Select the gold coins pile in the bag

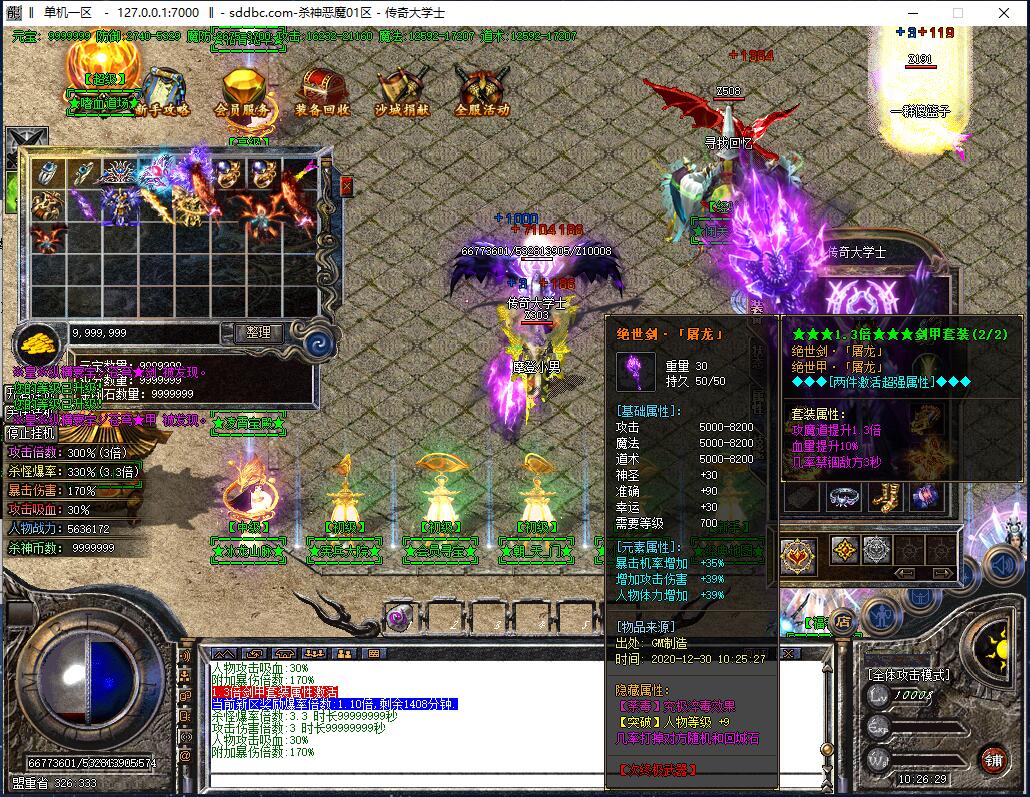(x=40, y=341)
